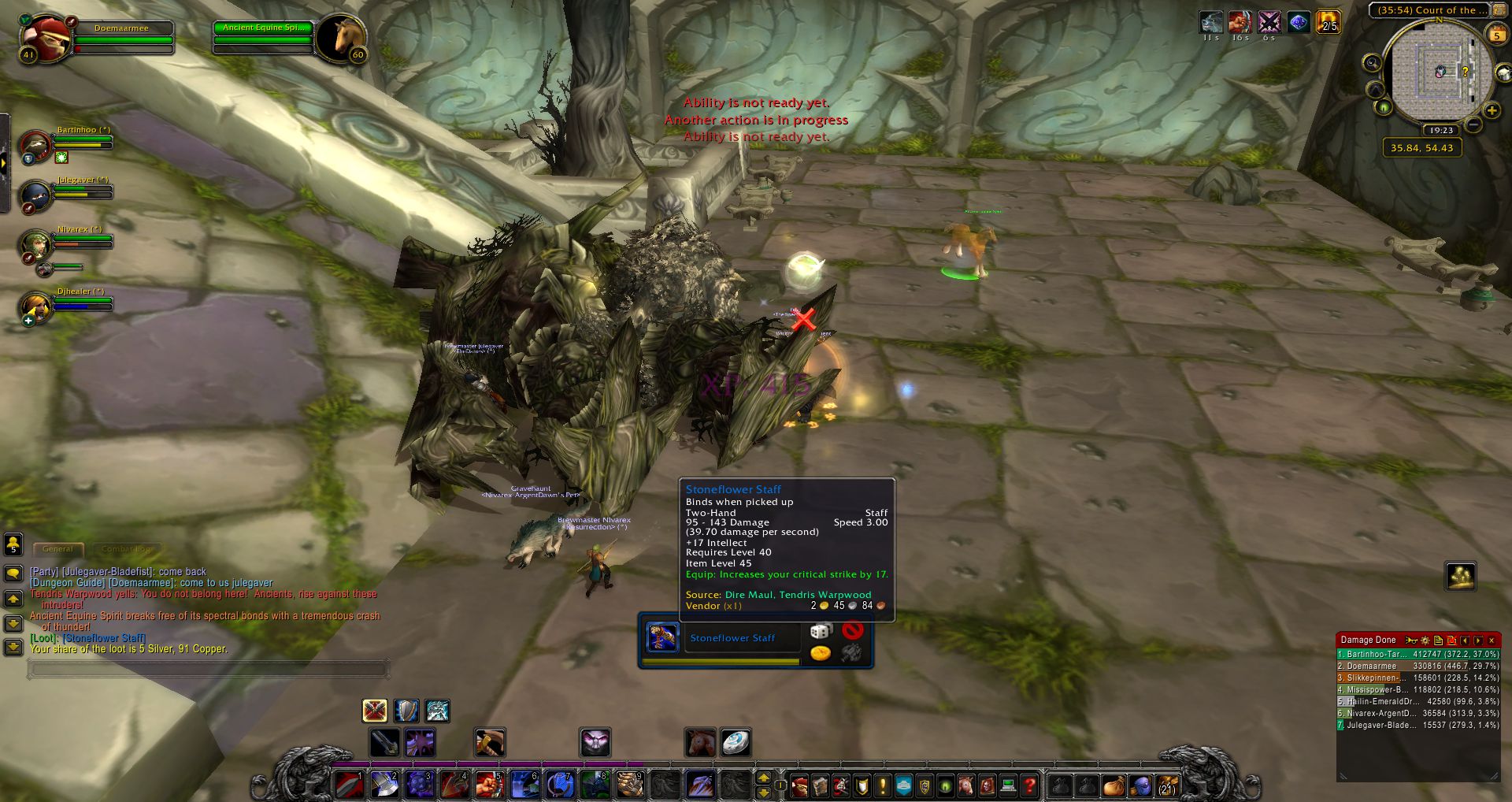Select the shield ability on the action bar

point(406,711)
